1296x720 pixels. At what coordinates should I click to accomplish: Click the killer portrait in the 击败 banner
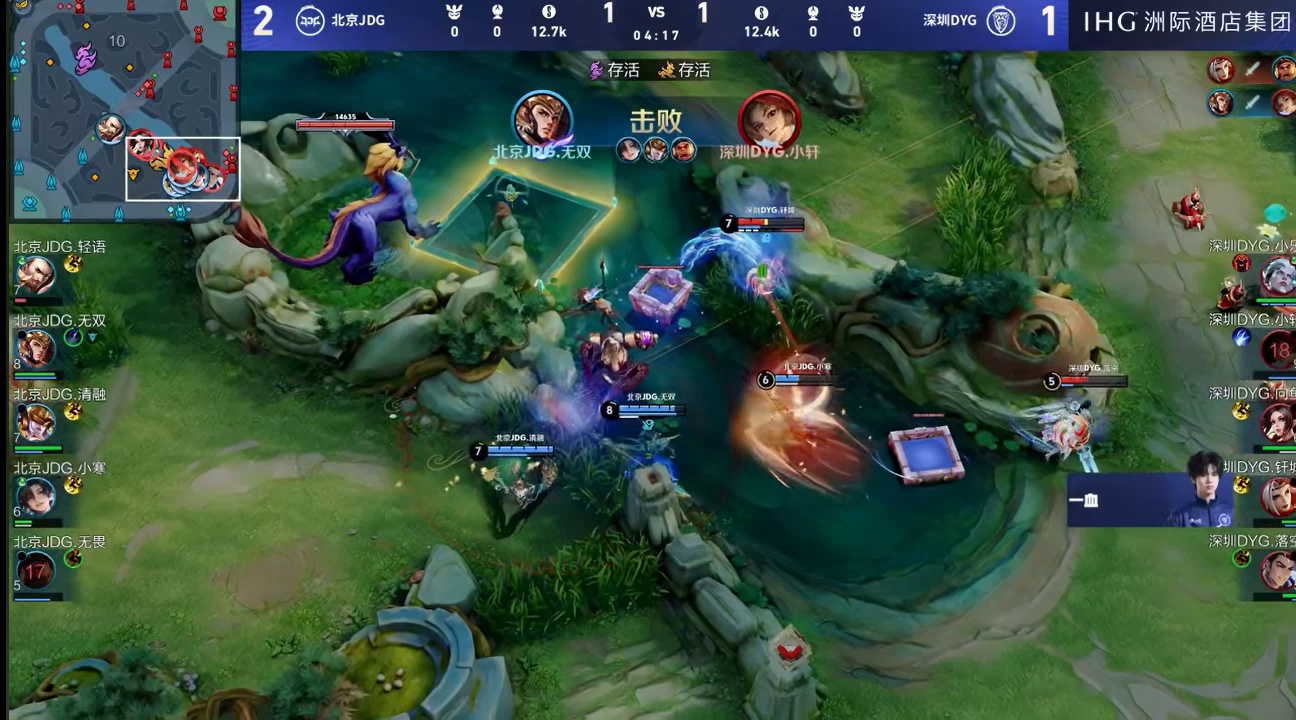click(x=542, y=120)
